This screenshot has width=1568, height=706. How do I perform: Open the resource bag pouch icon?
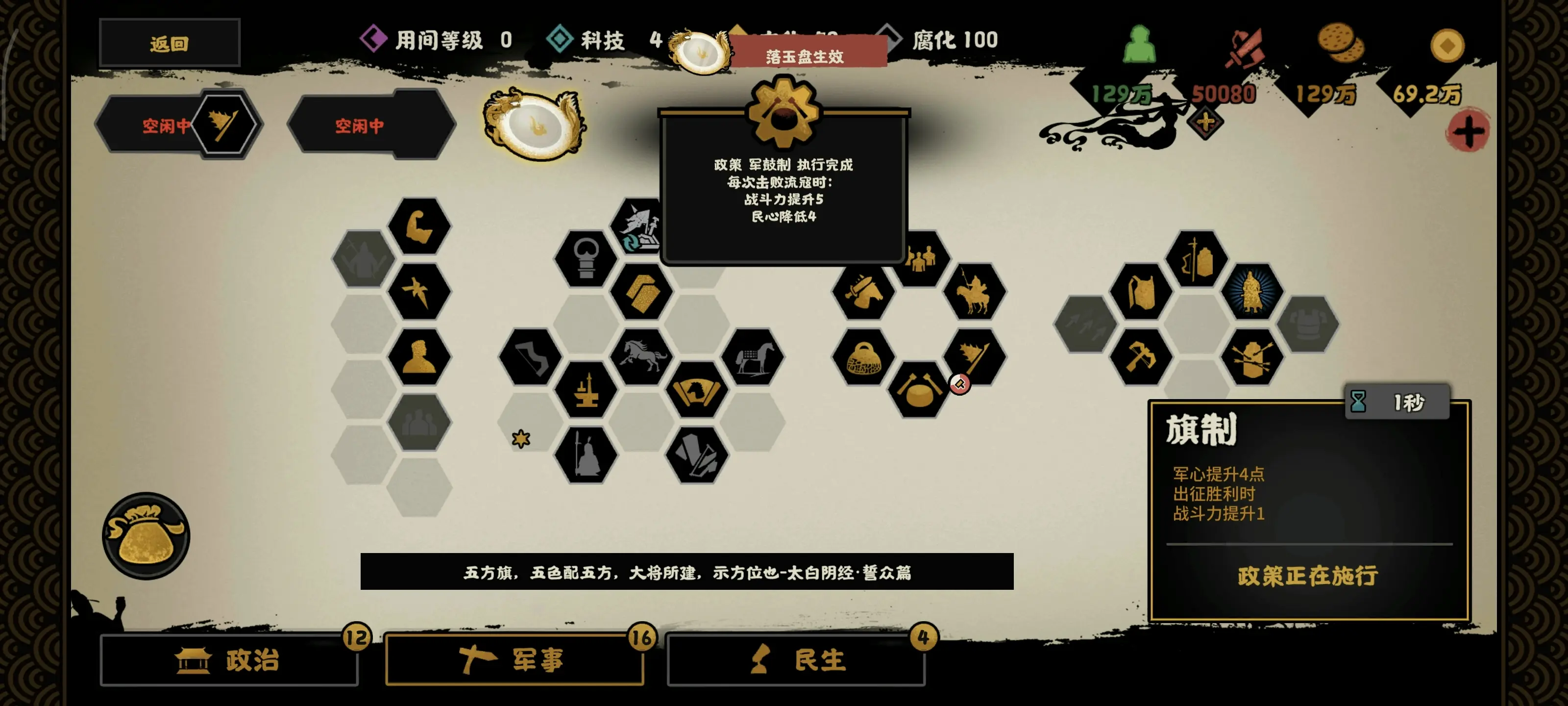[x=145, y=536]
